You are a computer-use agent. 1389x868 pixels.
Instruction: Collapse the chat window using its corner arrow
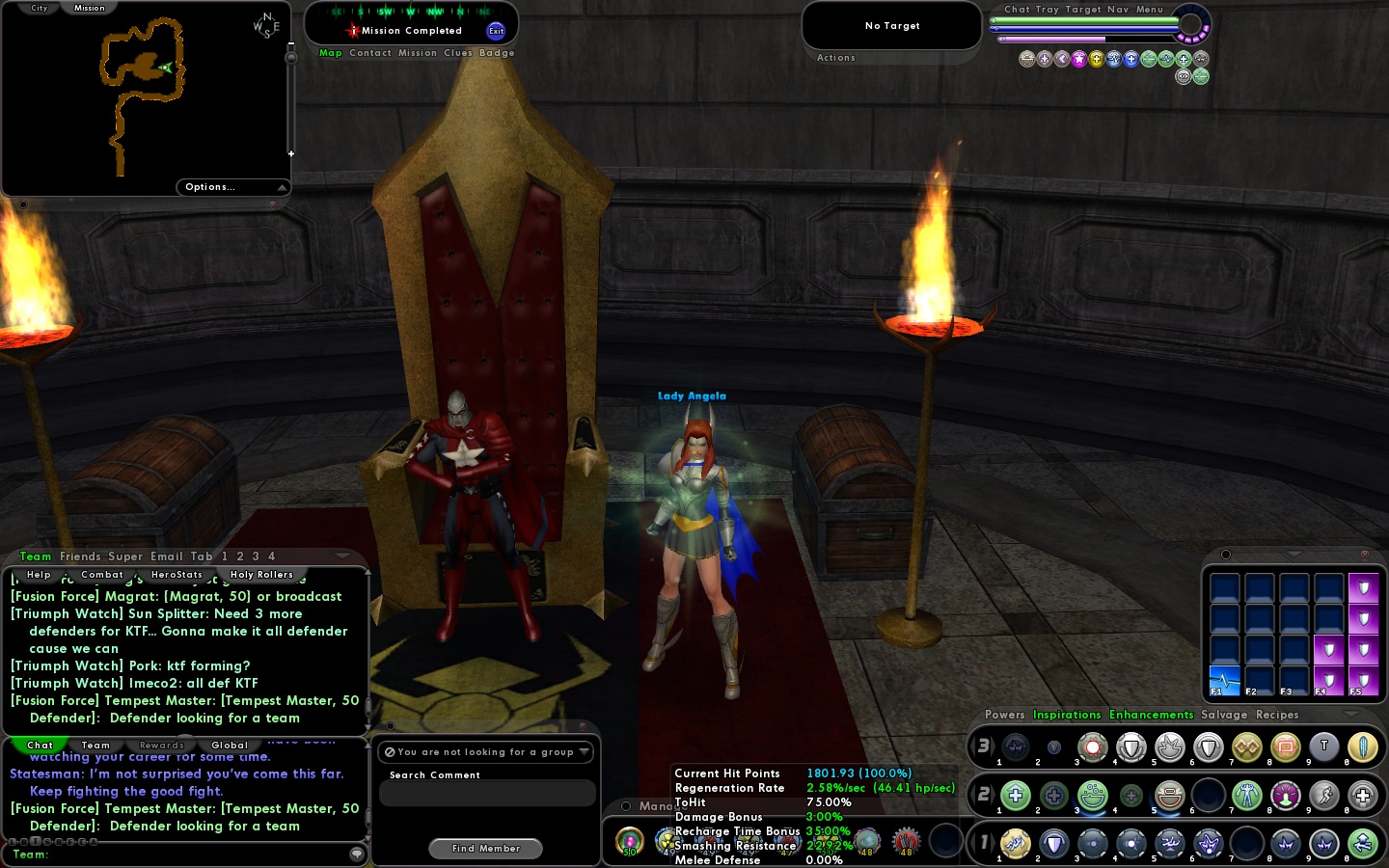tap(342, 556)
